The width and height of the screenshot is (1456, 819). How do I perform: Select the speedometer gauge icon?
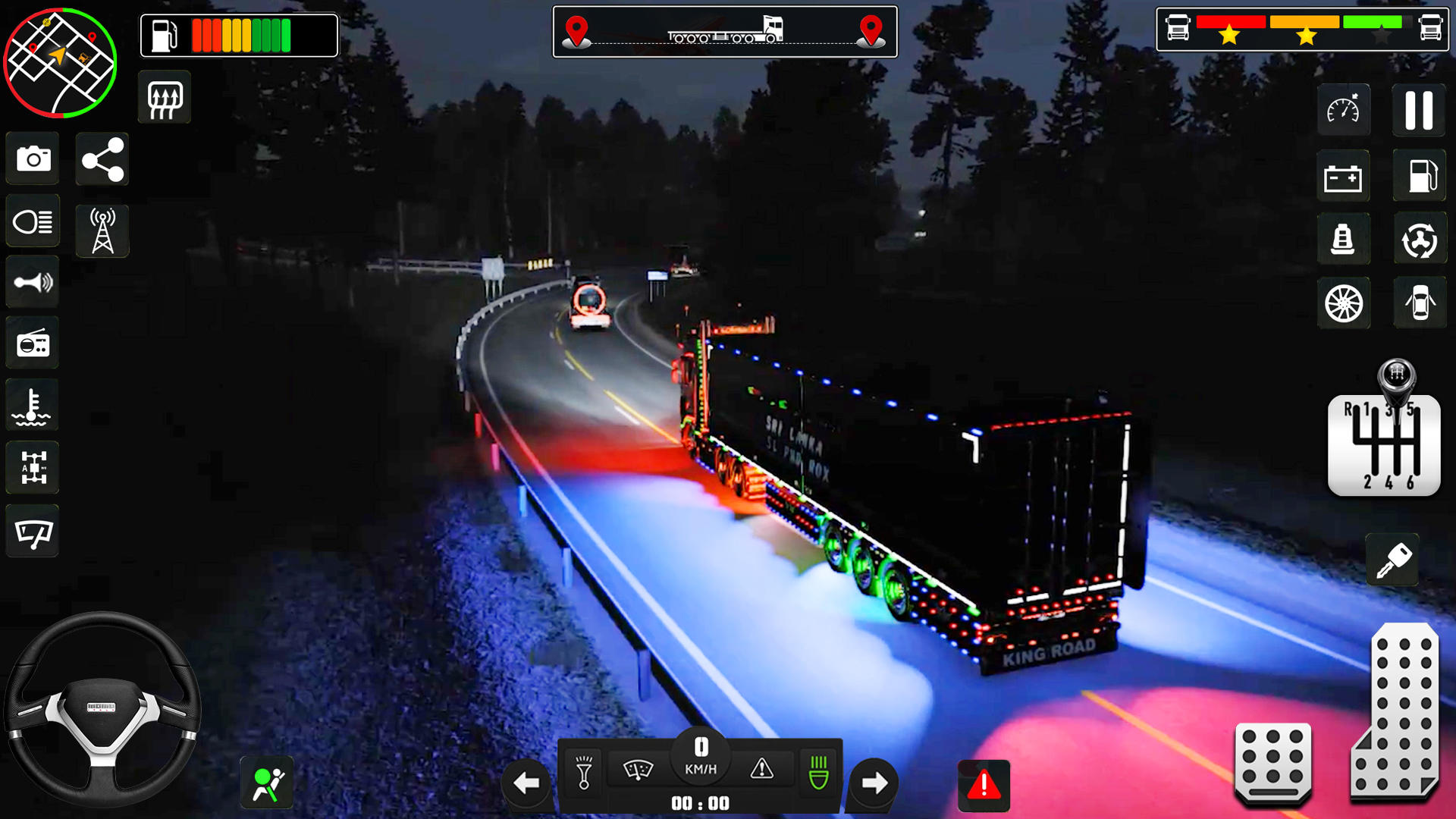point(1345,109)
